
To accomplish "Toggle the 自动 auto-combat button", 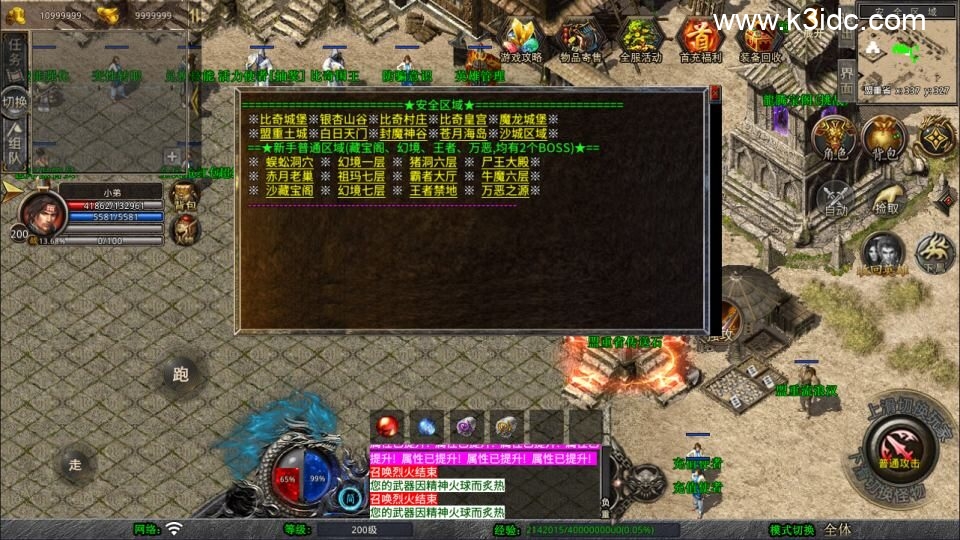I will click(x=835, y=198).
